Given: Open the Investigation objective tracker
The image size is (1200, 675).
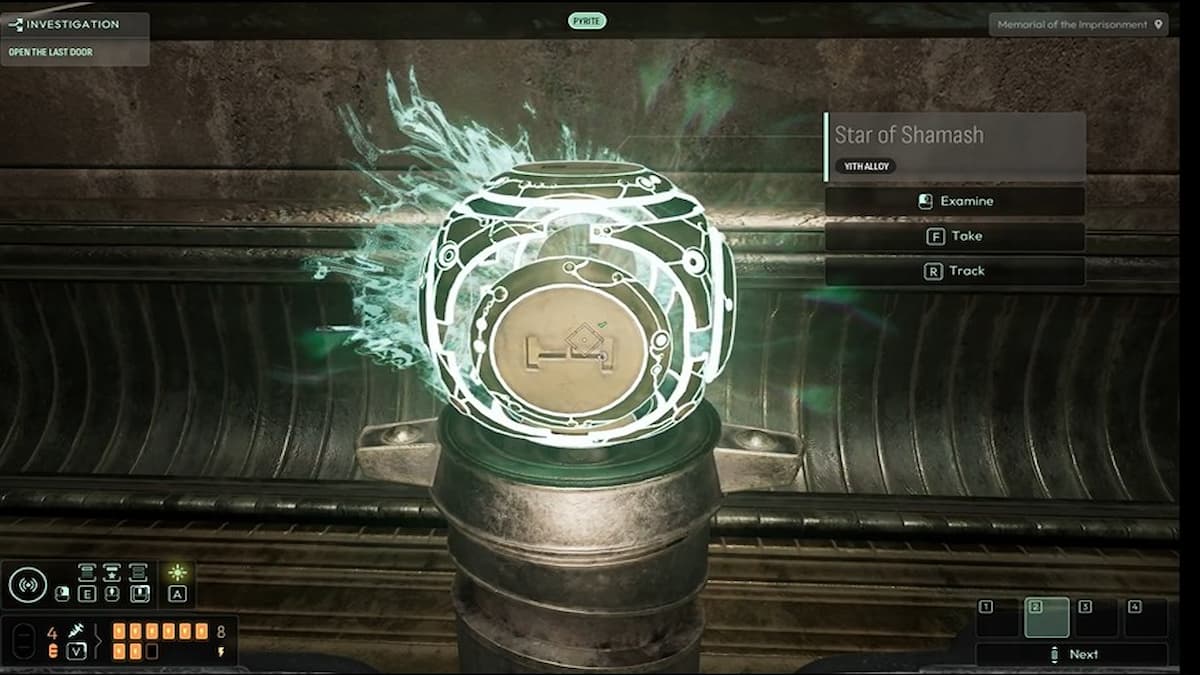Looking at the screenshot, I should coord(74,24).
